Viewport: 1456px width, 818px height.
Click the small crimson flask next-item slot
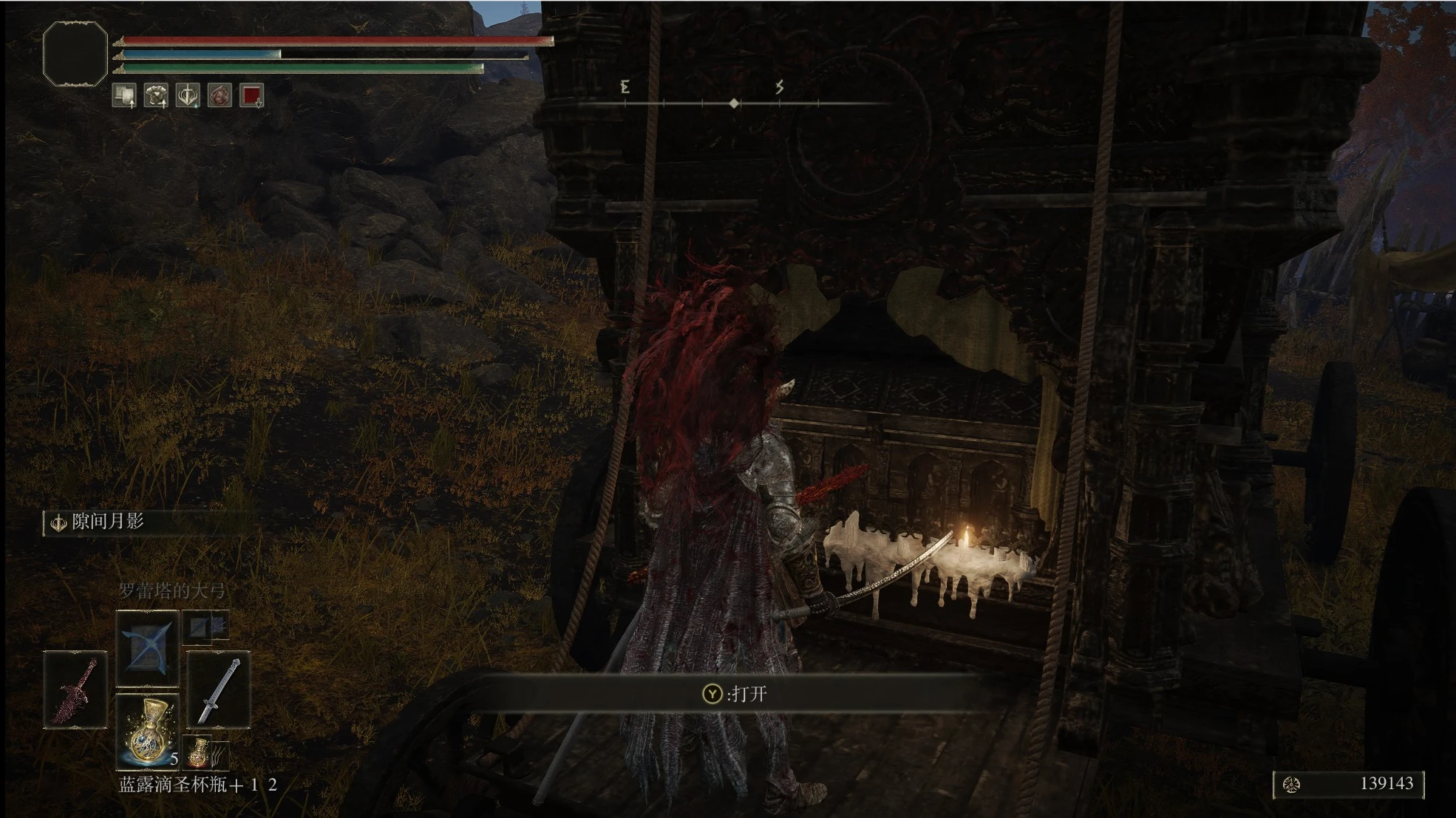(x=200, y=751)
